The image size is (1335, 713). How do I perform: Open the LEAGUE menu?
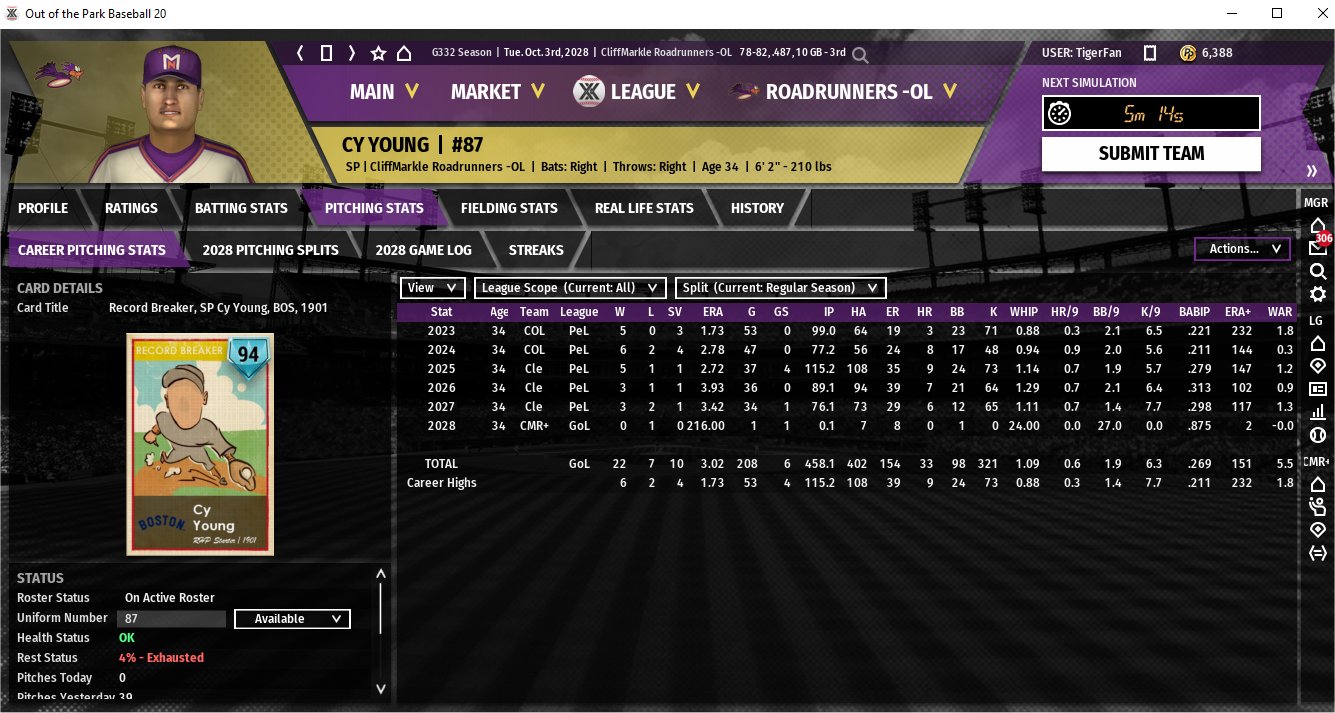point(630,92)
